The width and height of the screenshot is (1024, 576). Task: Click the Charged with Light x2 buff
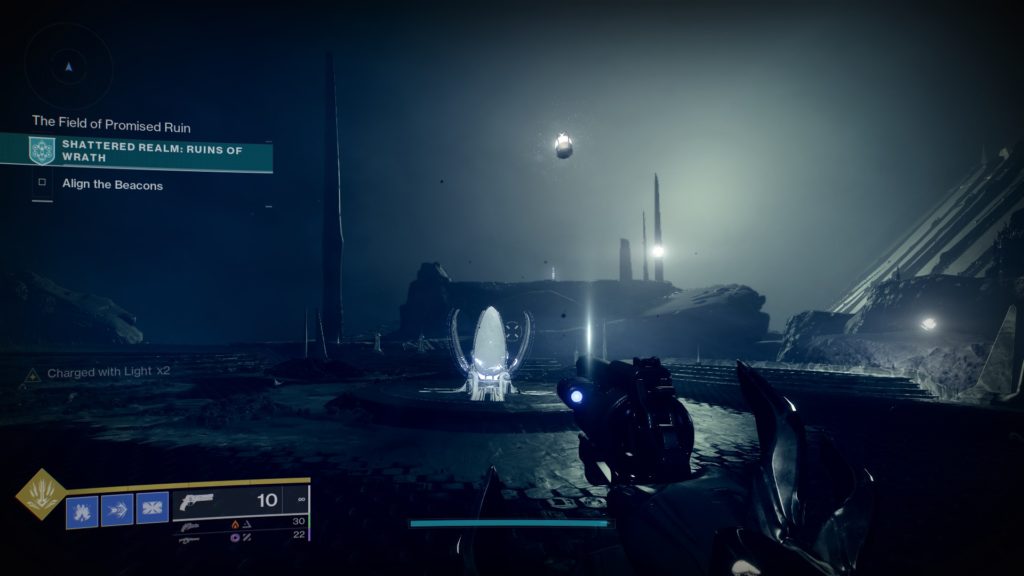98,372
